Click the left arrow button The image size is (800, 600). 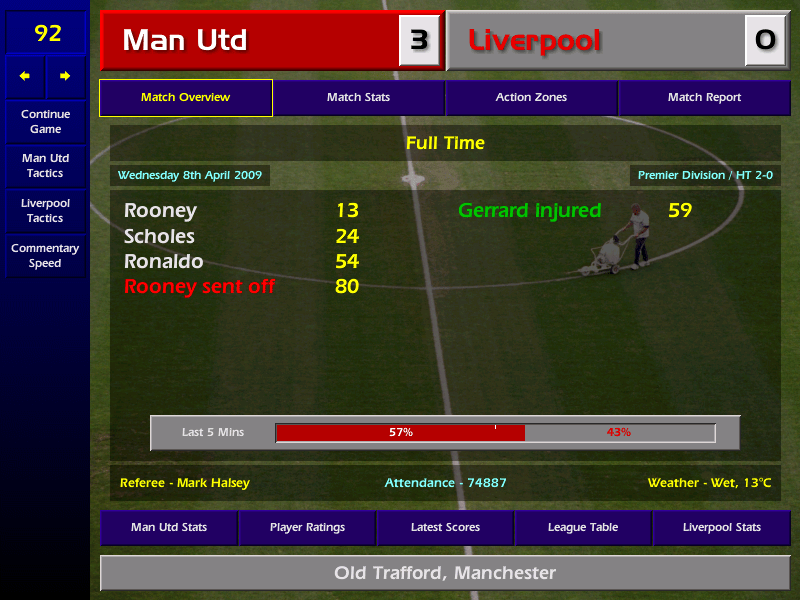coord(25,76)
